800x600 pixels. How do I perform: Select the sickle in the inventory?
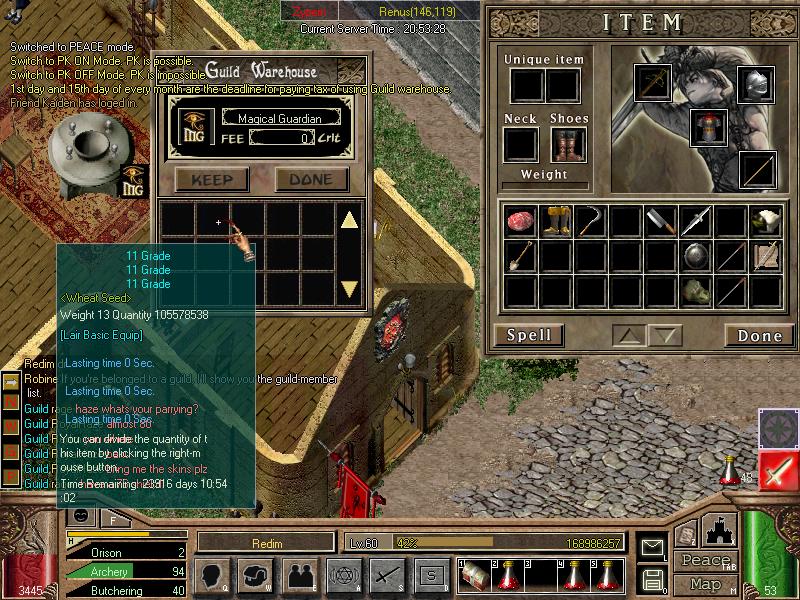(591, 220)
